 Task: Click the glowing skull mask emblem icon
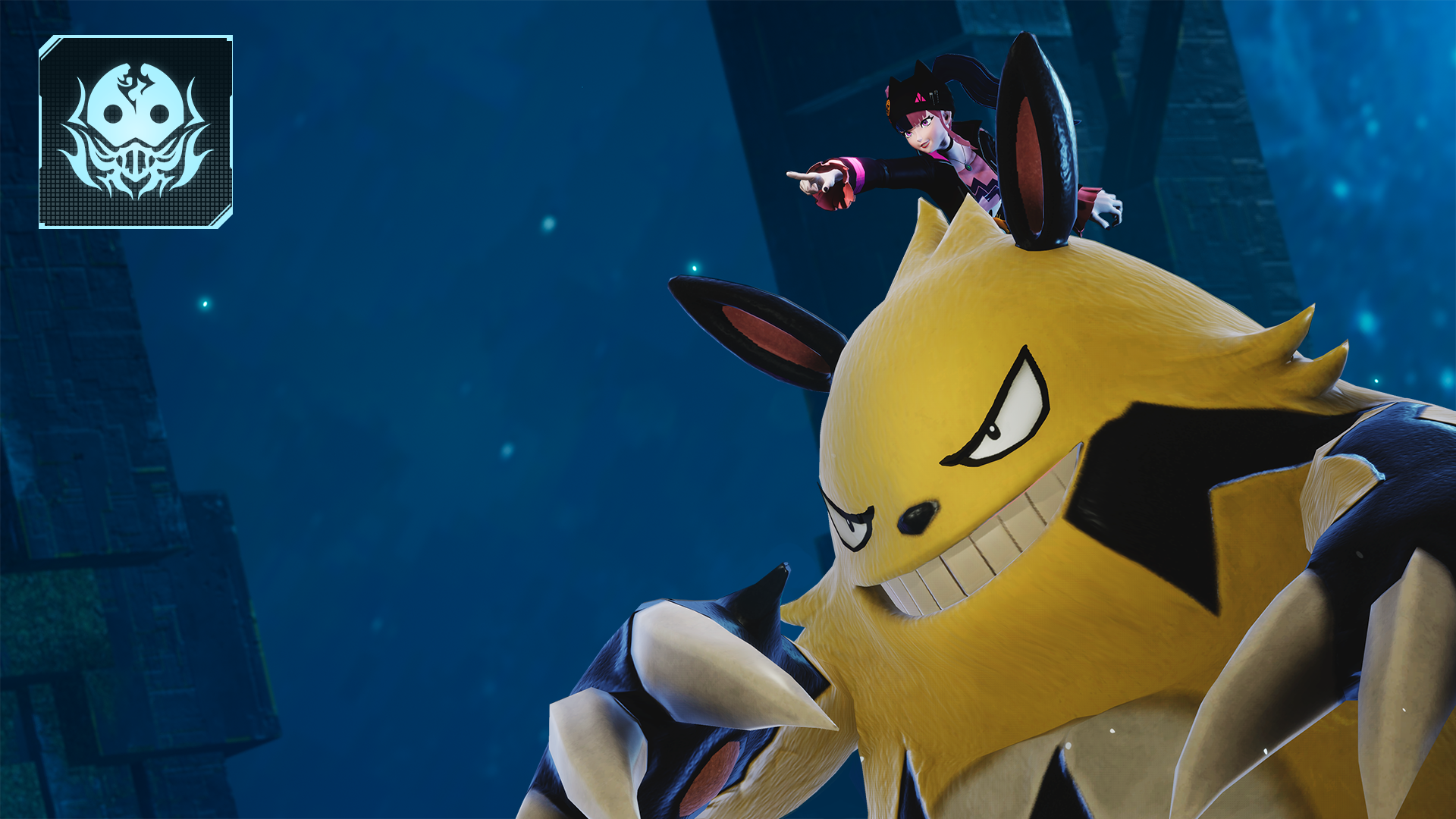(136, 131)
